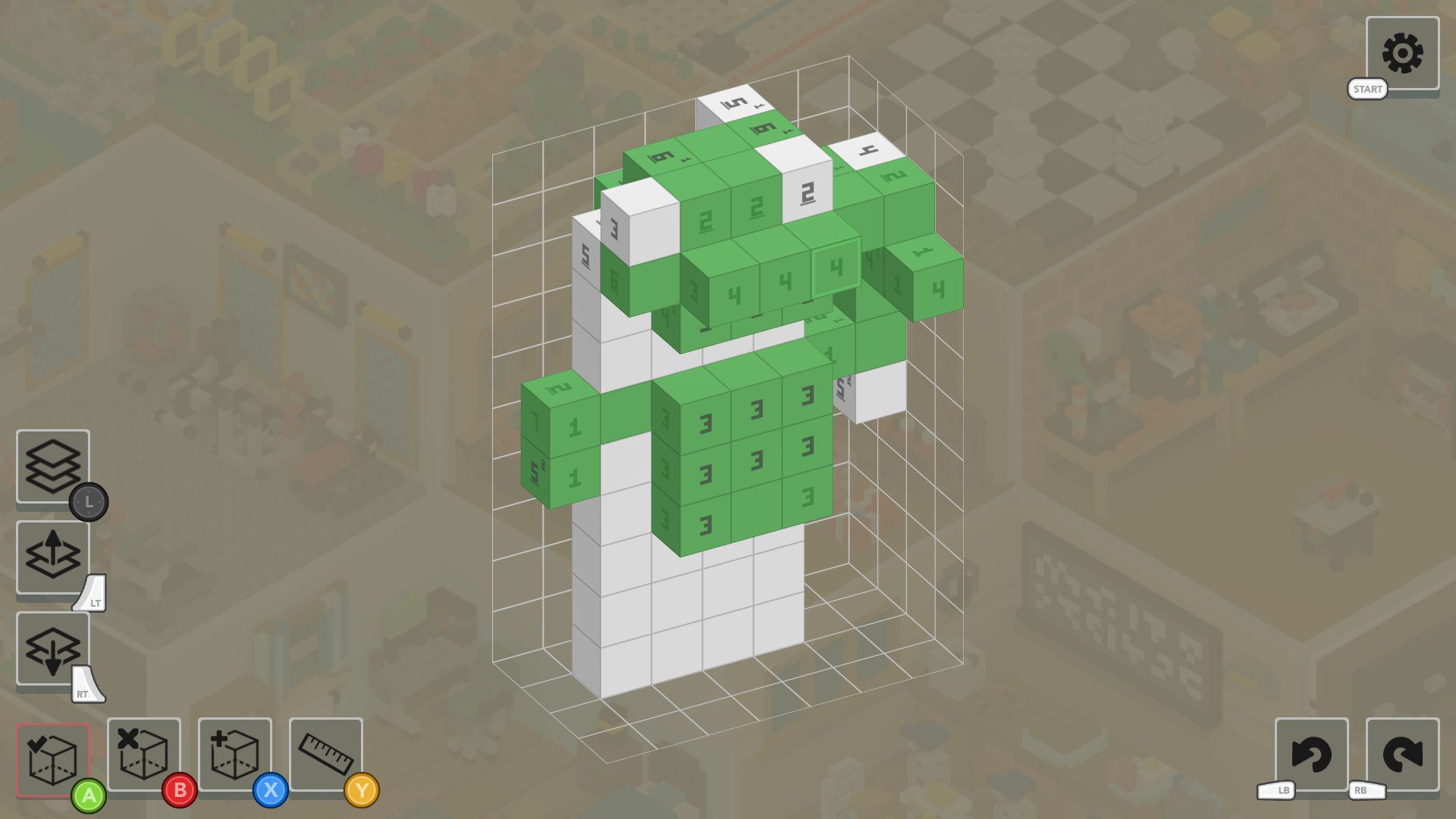The width and height of the screenshot is (1456, 819).
Task: Activate the cube restore mode
Action: 235,755
